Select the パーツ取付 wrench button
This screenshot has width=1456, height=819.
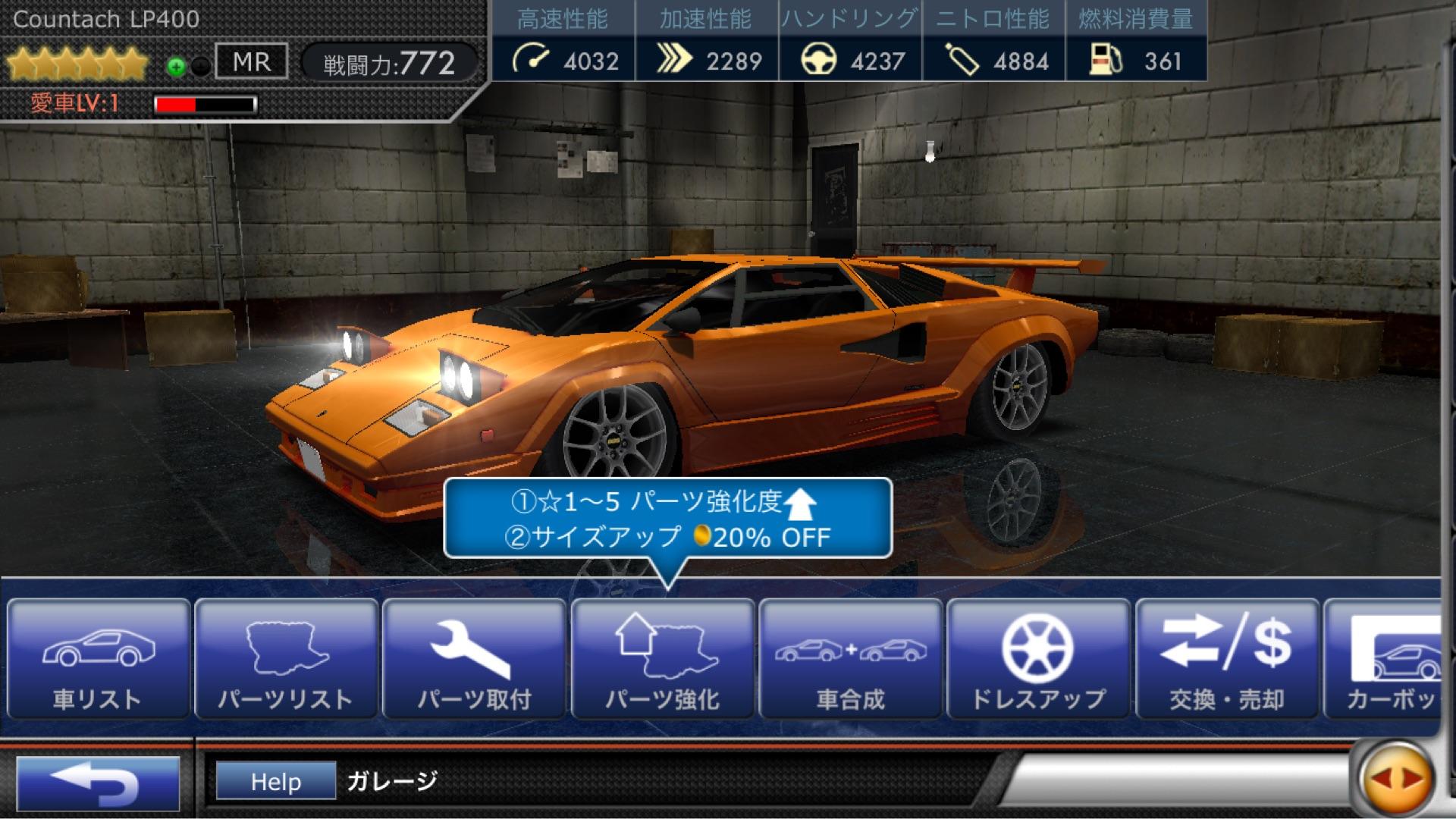(474, 658)
